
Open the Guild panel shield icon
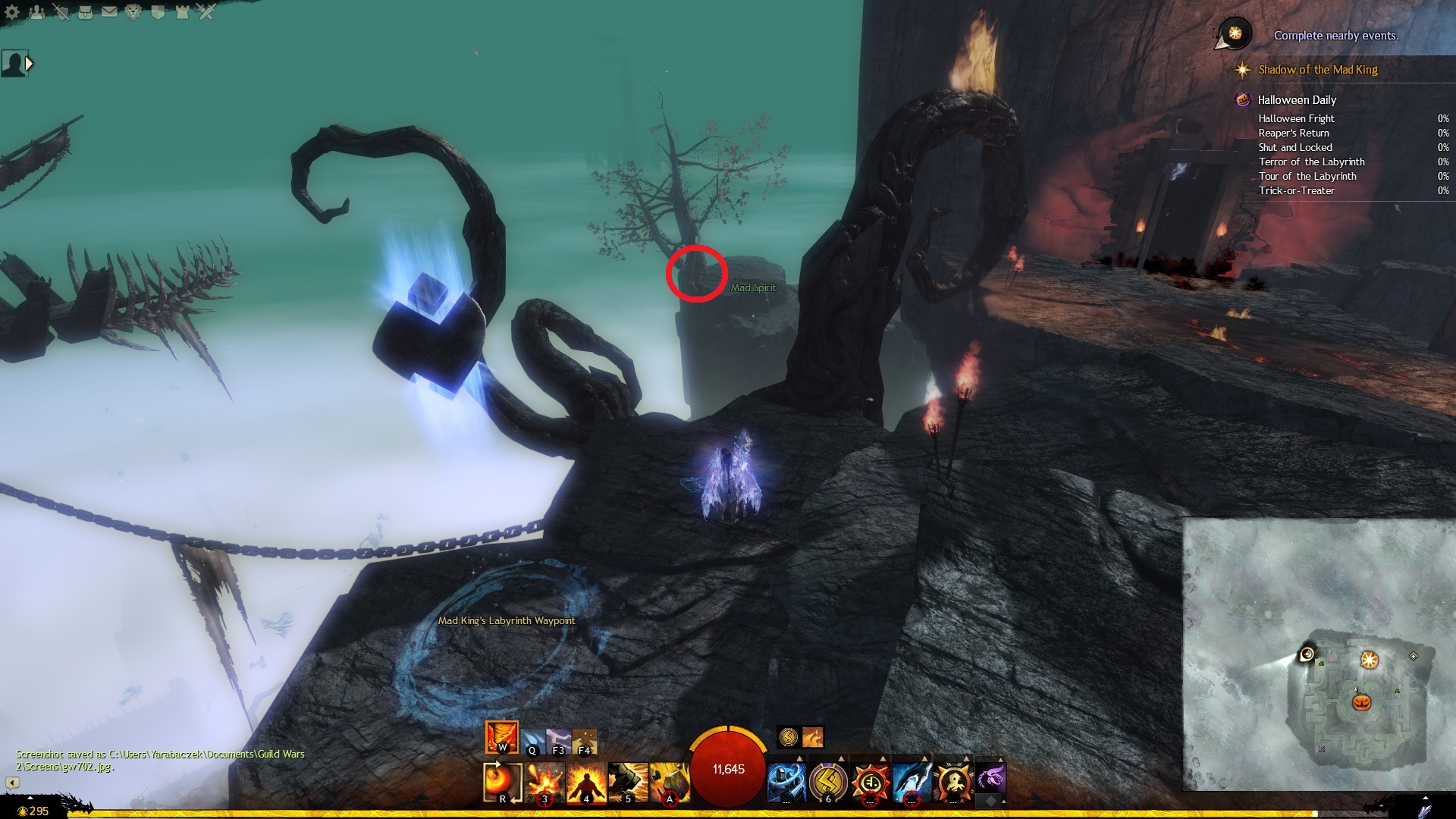pyautogui.click(x=158, y=12)
